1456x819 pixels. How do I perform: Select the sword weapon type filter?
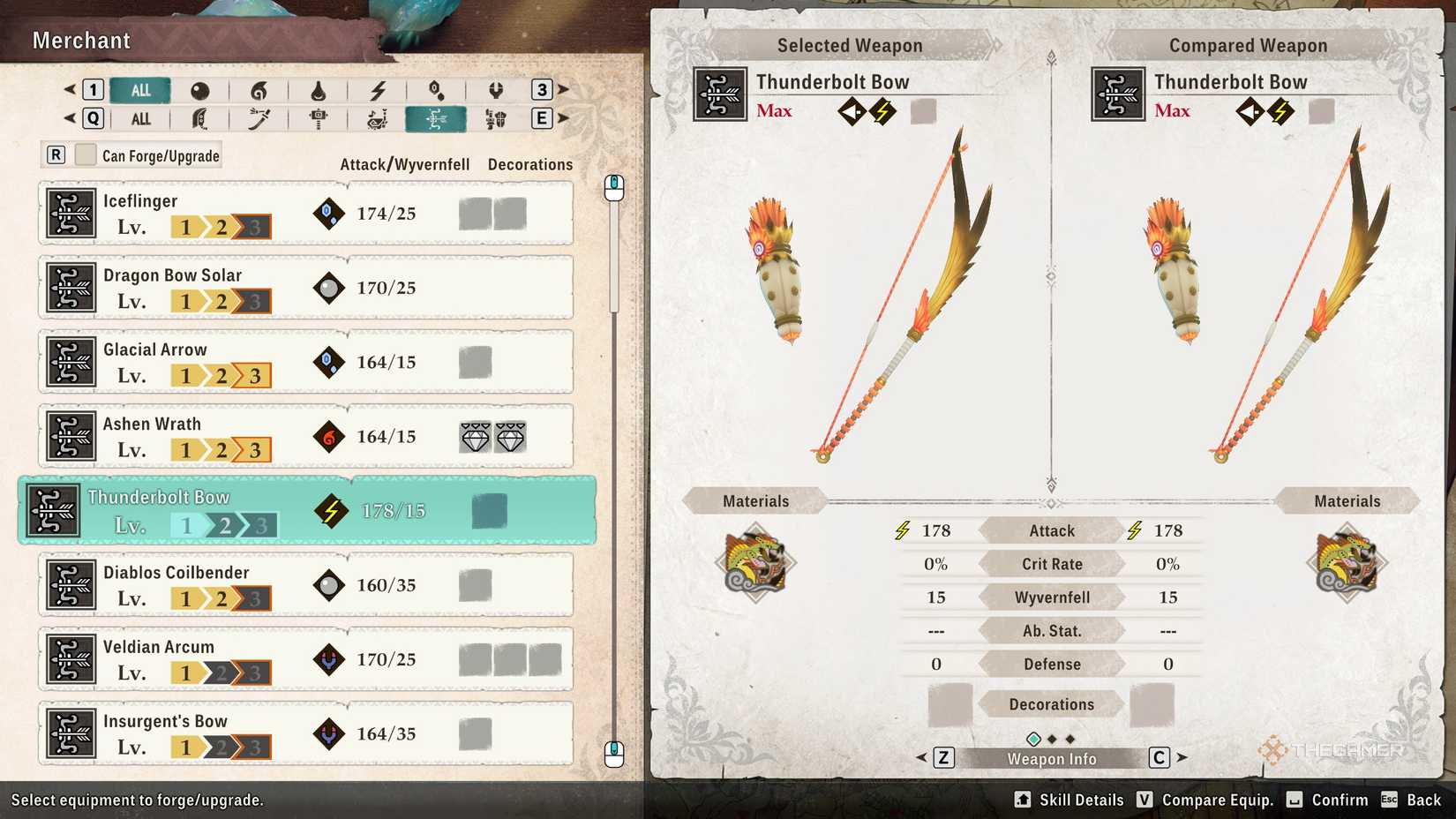coord(259,118)
